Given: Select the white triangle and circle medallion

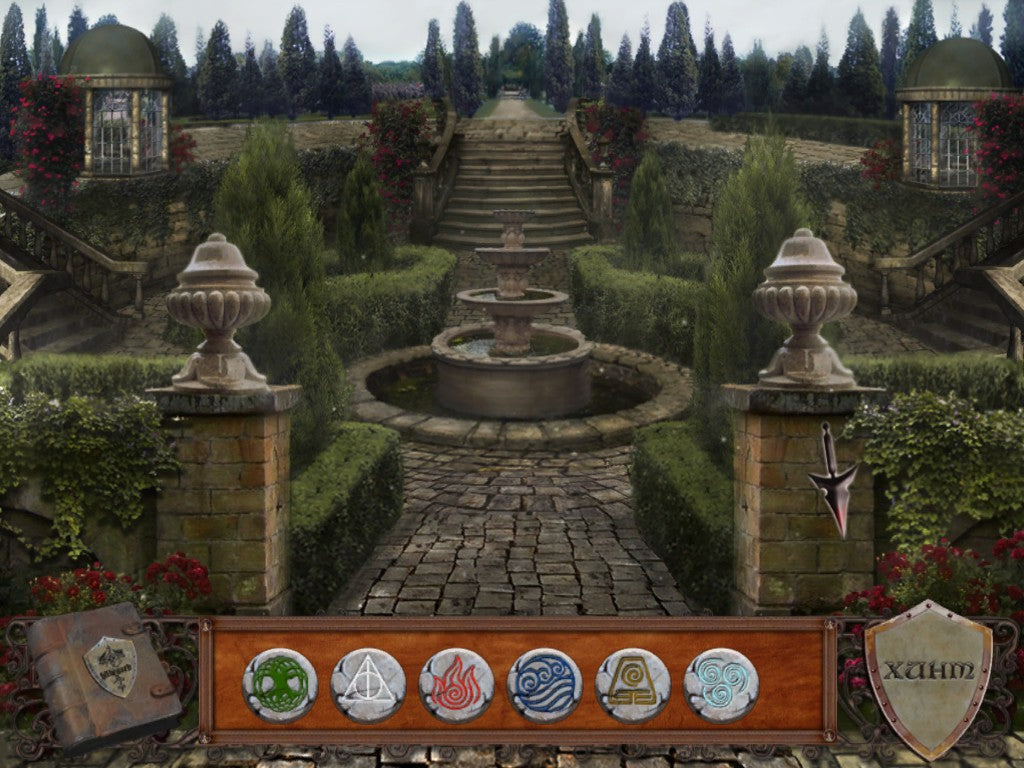Looking at the screenshot, I should pos(368,685).
